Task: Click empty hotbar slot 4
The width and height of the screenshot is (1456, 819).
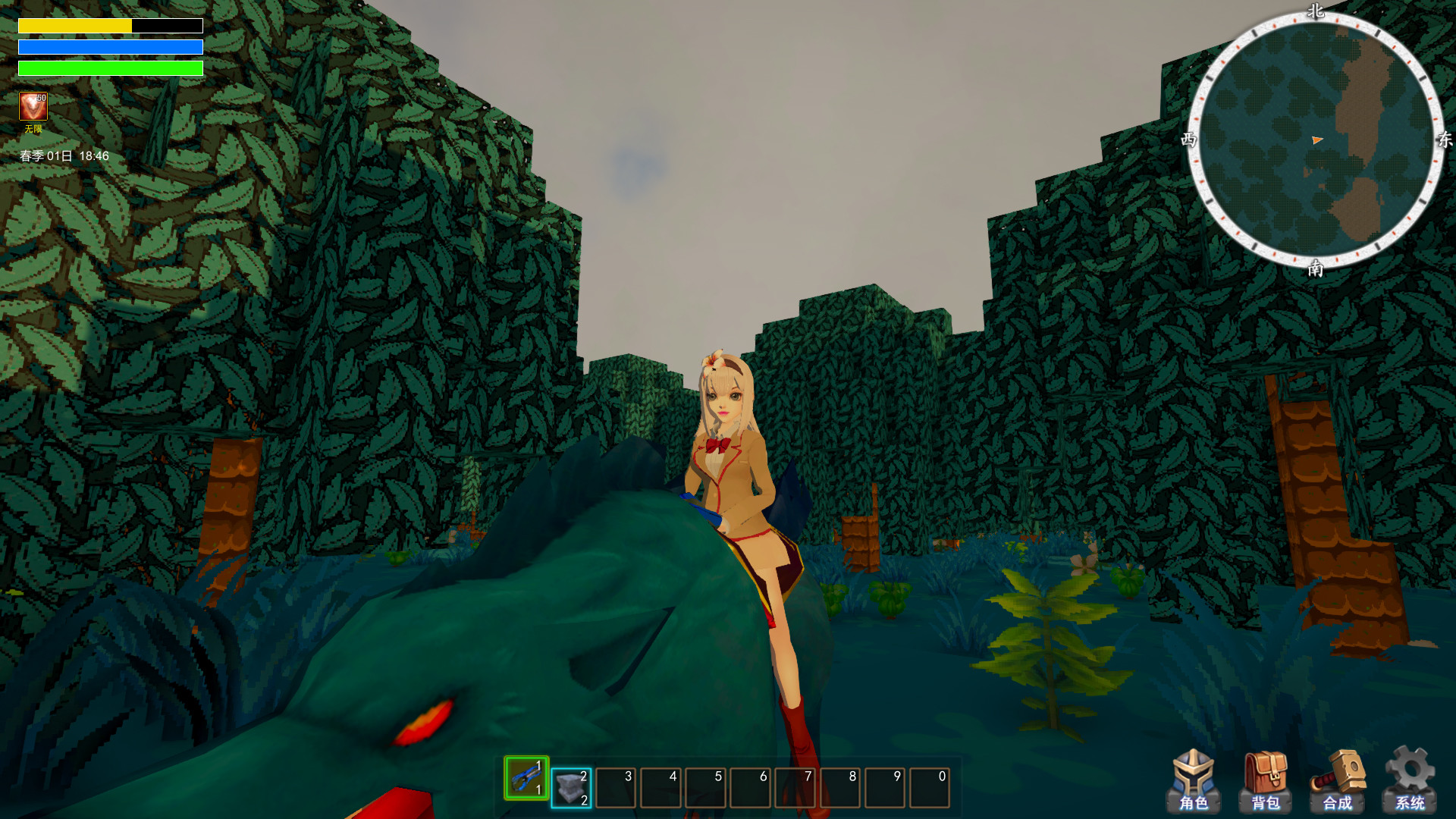Action: (x=659, y=786)
